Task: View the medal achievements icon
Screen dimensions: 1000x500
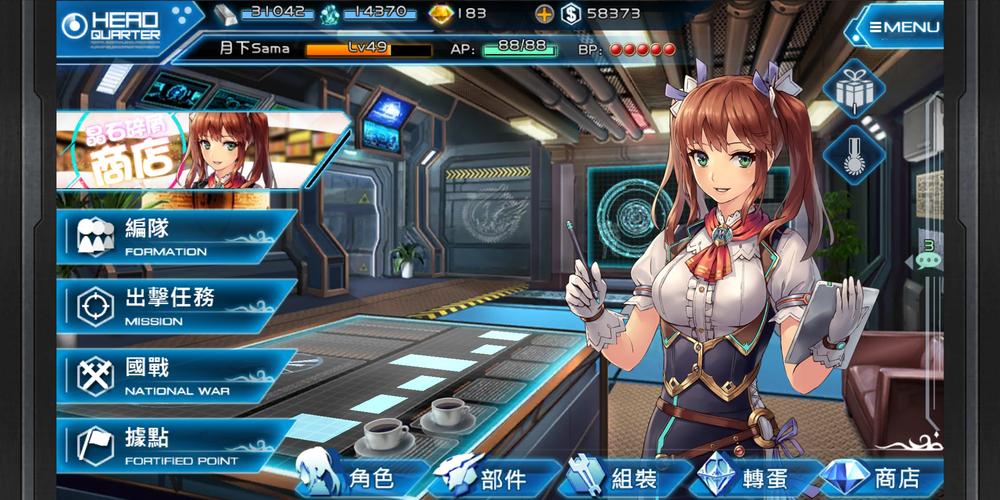Action: pyautogui.click(x=854, y=154)
